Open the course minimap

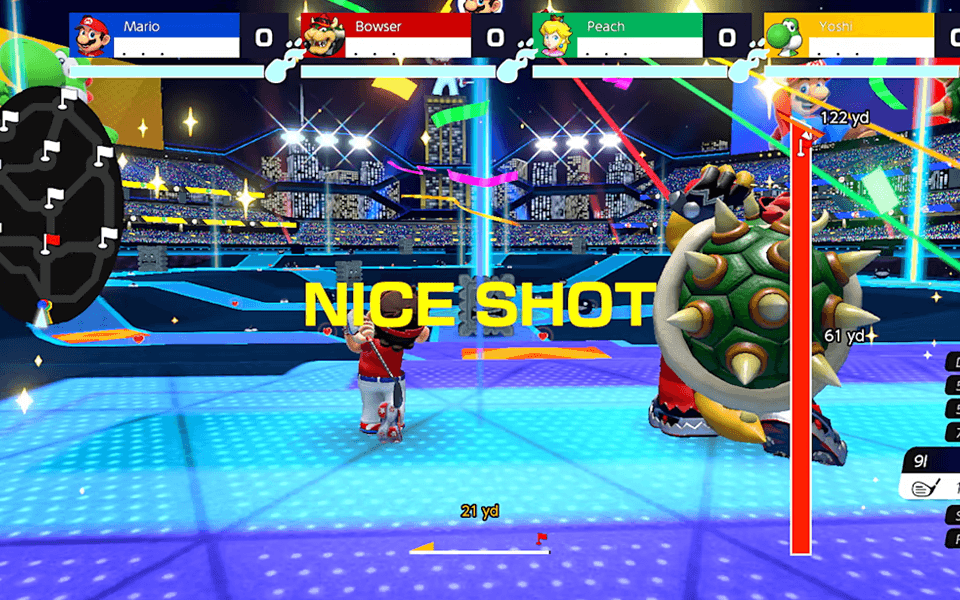[x=58, y=205]
